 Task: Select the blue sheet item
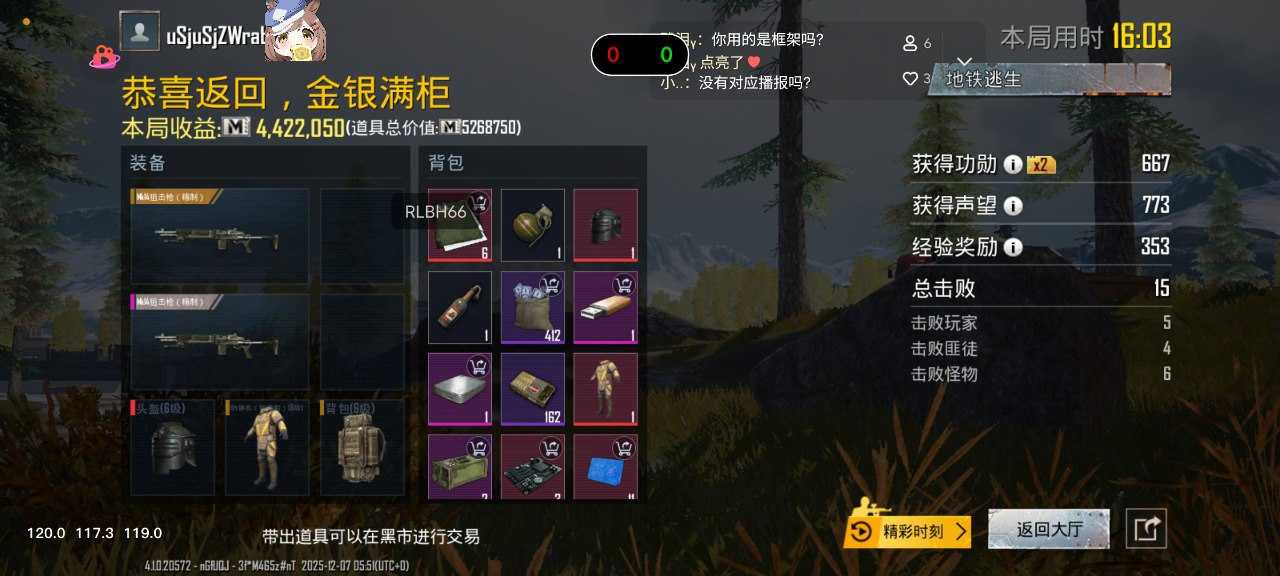click(605, 467)
